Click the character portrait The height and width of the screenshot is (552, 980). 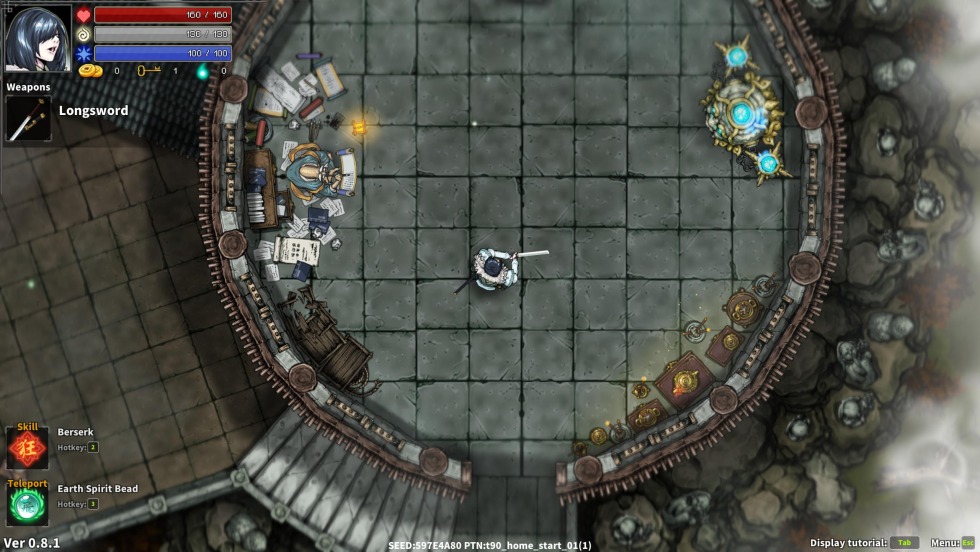38,38
